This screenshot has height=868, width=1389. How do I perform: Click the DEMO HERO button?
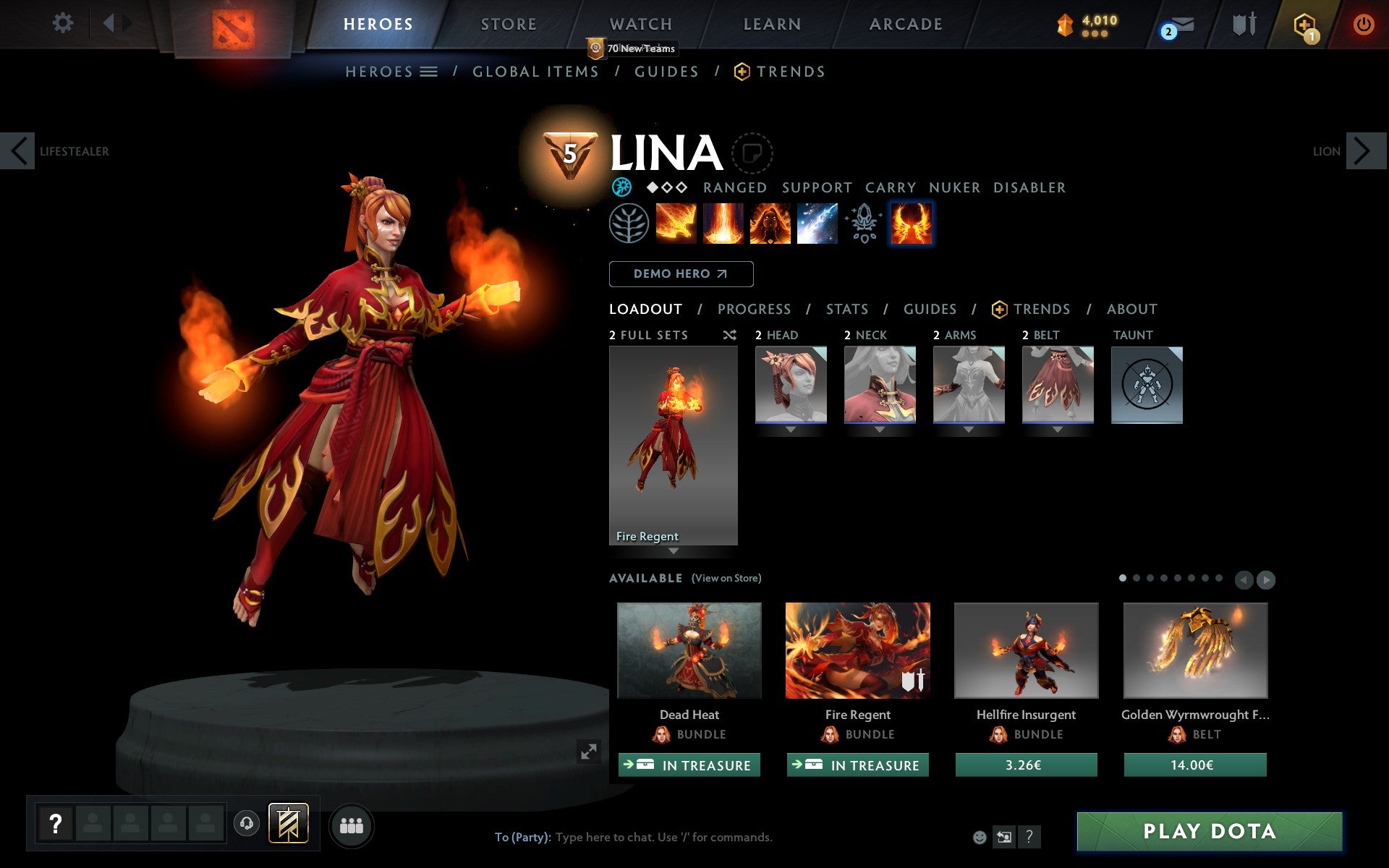pos(681,274)
